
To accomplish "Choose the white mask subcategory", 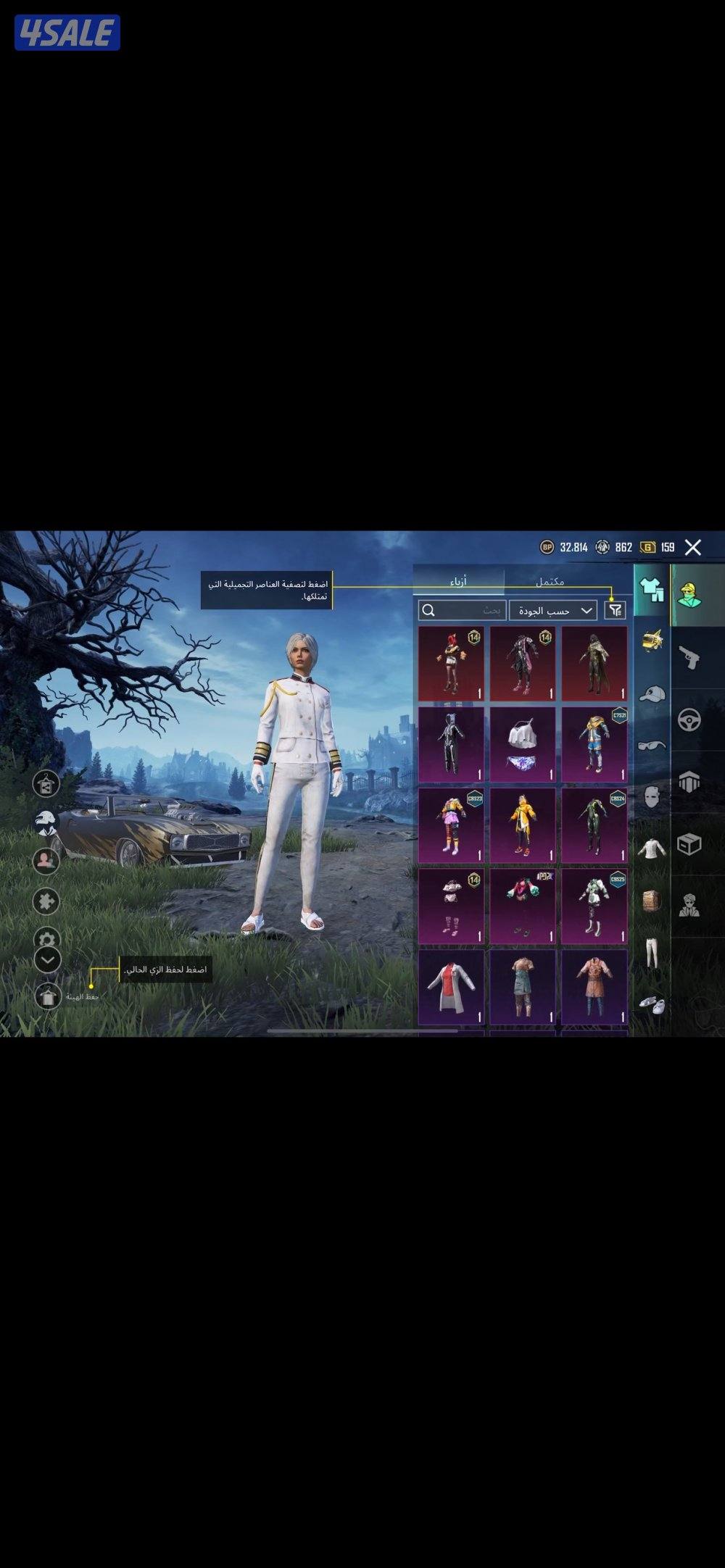I will point(652,796).
